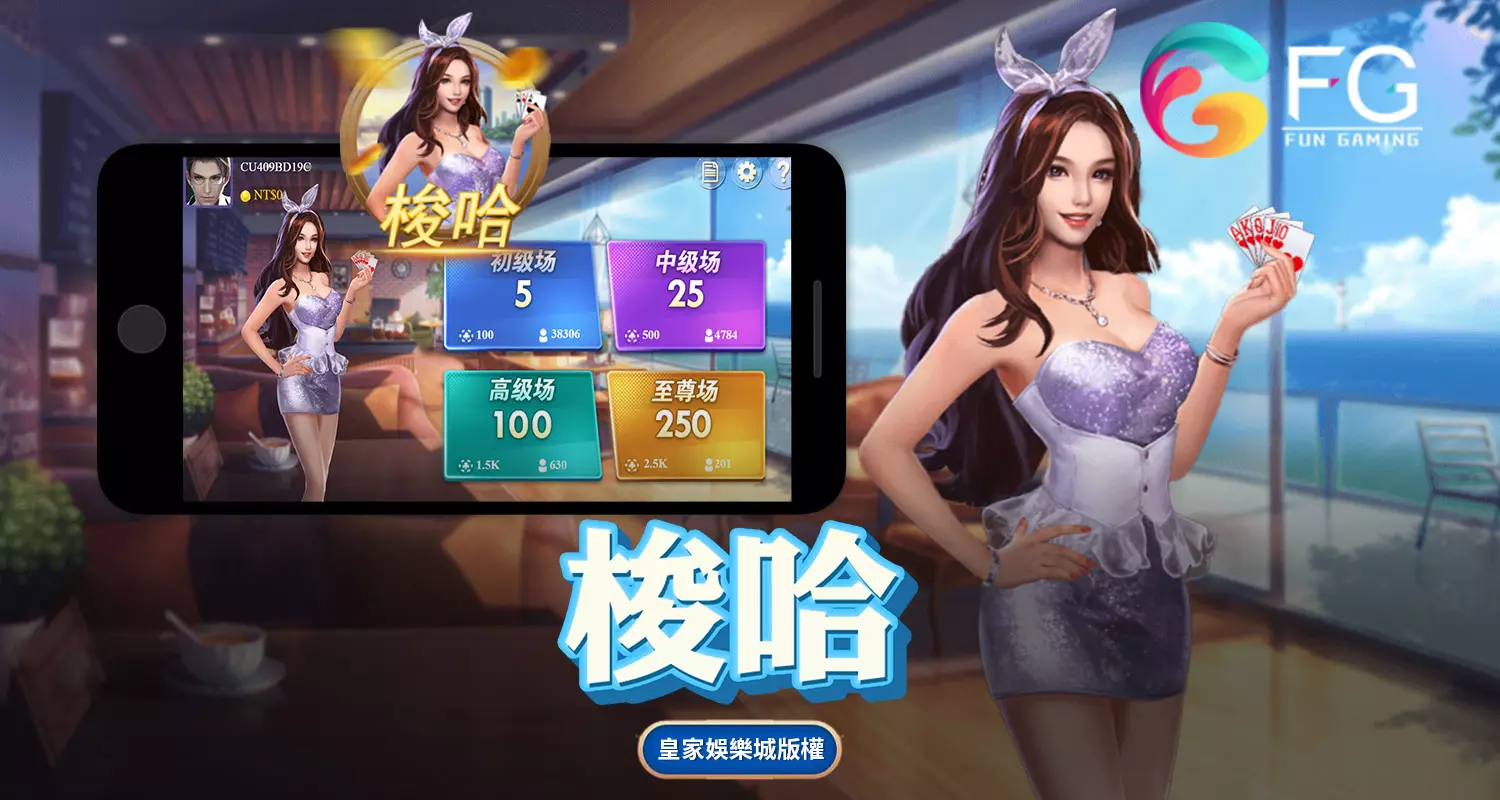Click the player count icon showing 38306
Image resolution: width=1500 pixels, height=800 pixels.
(x=543, y=337)
